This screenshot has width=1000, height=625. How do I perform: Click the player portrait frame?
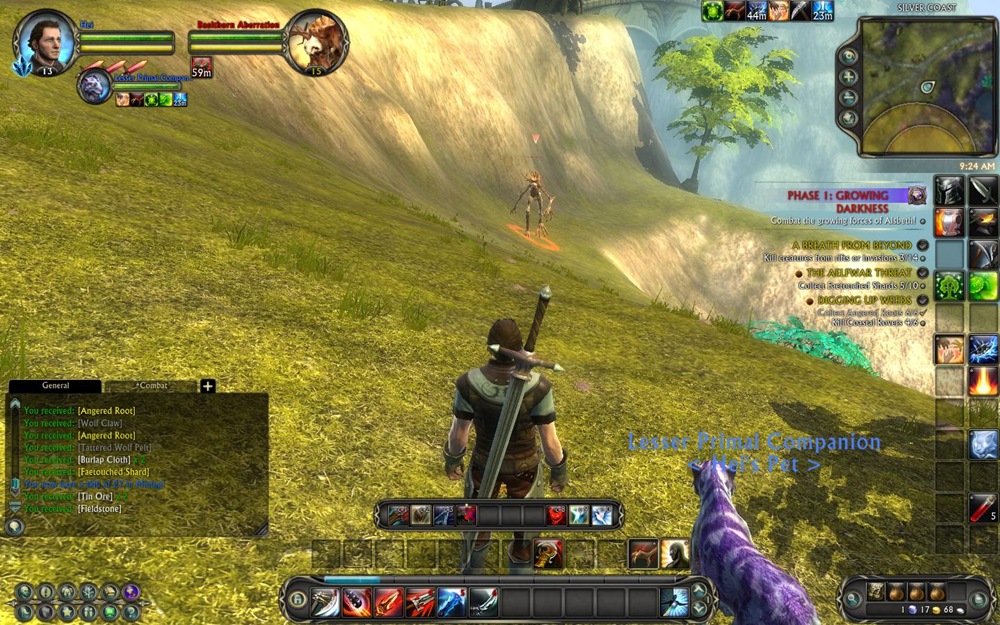(x=44, y=40)
